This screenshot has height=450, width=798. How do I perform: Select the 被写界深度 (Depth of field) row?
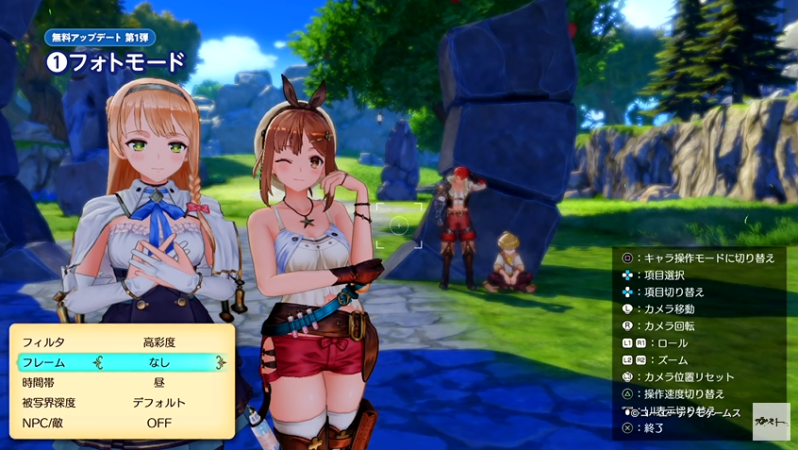pos(122,402)
